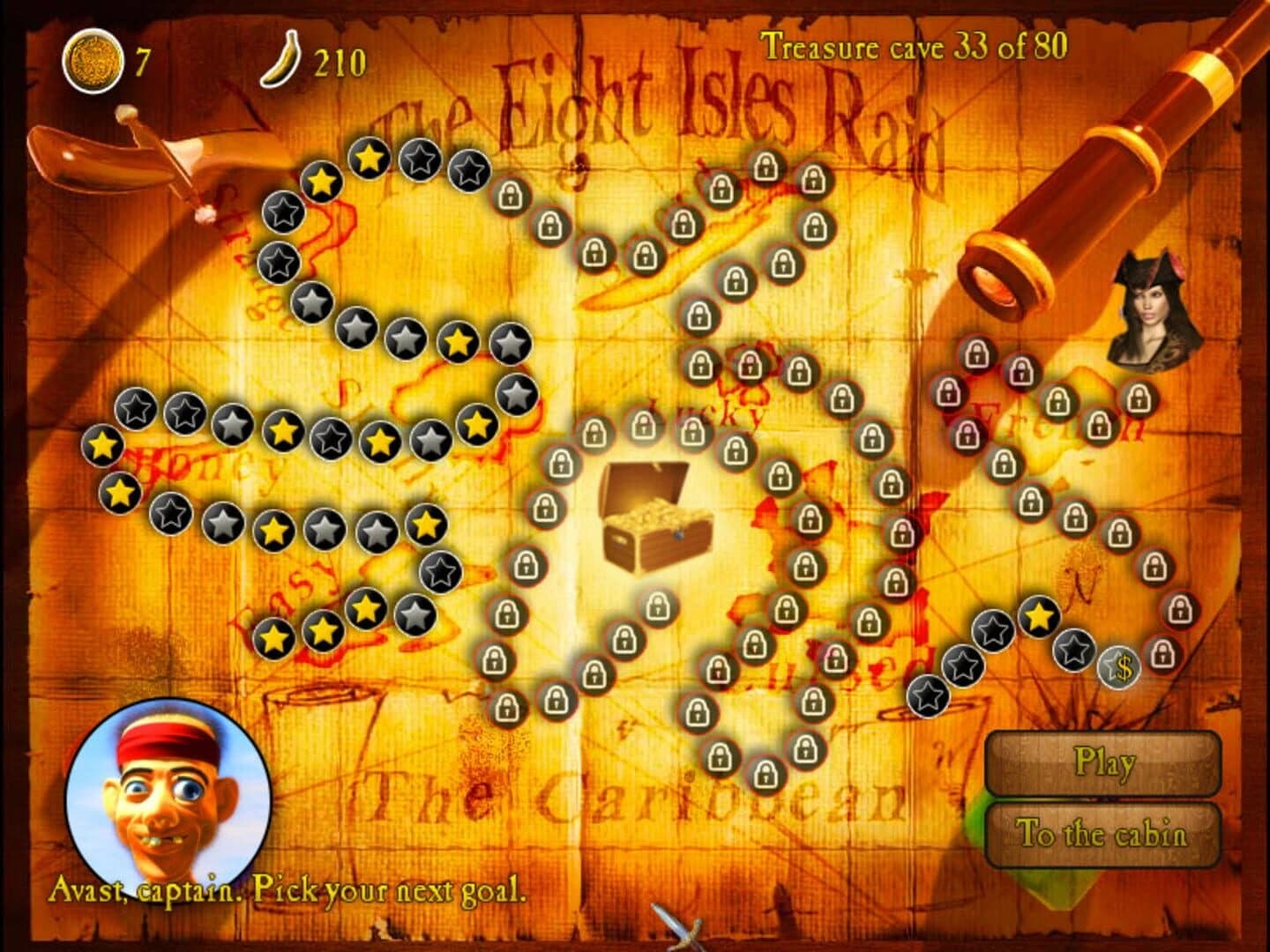The width and height of the screenshot is (1270, 952).
Task: Click the silver-star level before the dollar node
Action: tap(1072, 652)
